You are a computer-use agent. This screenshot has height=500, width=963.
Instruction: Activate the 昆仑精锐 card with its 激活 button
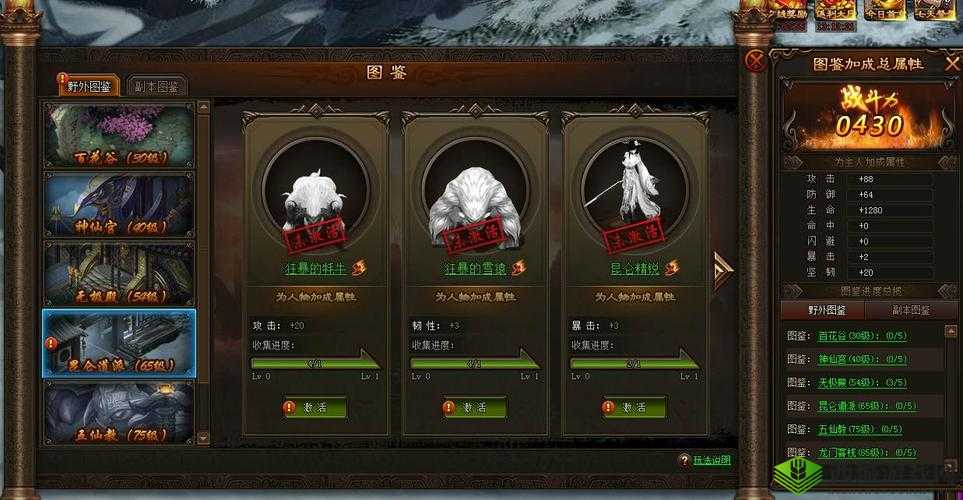click(x=635, y=408)
